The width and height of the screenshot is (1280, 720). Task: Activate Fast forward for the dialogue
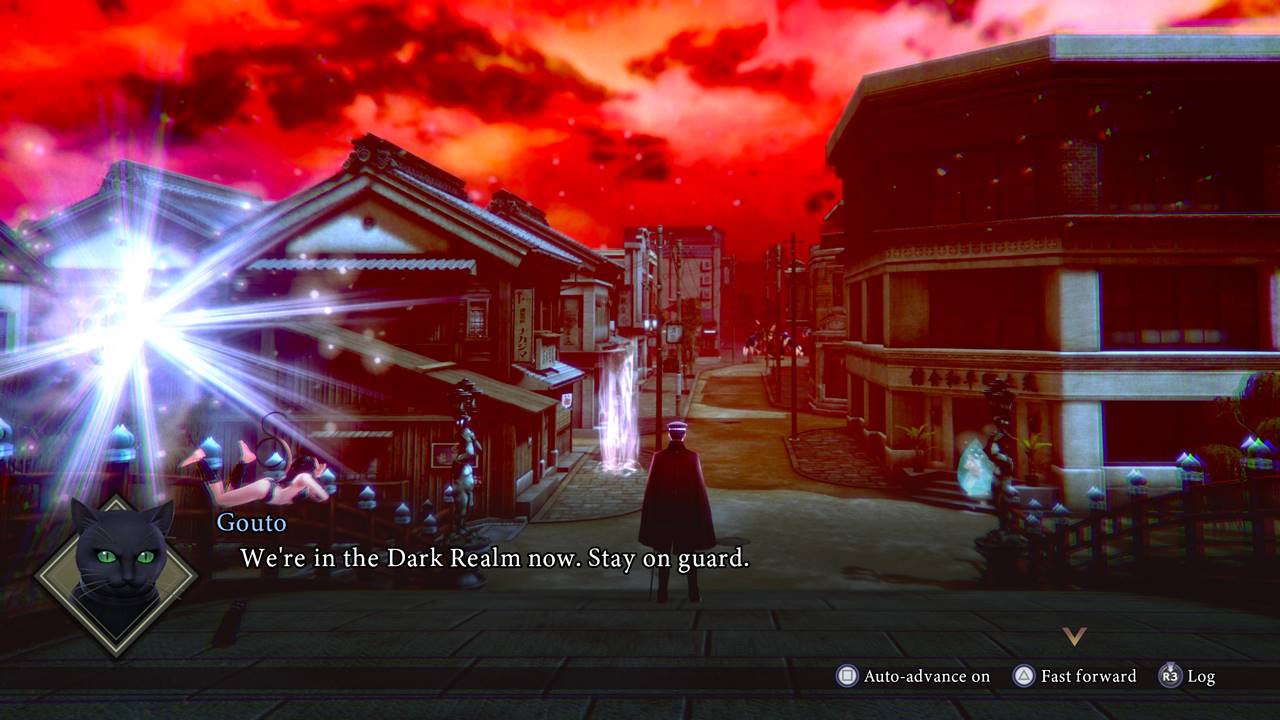[x=1075, y=677]
